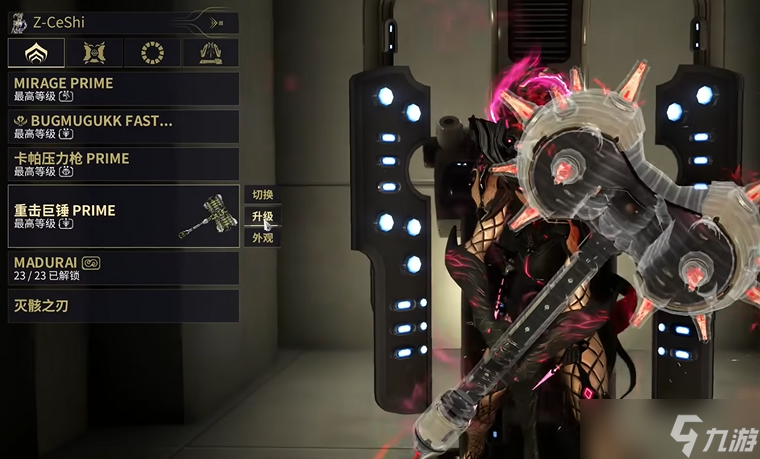Select the 灭骸之刃 row

click(123, 305)
